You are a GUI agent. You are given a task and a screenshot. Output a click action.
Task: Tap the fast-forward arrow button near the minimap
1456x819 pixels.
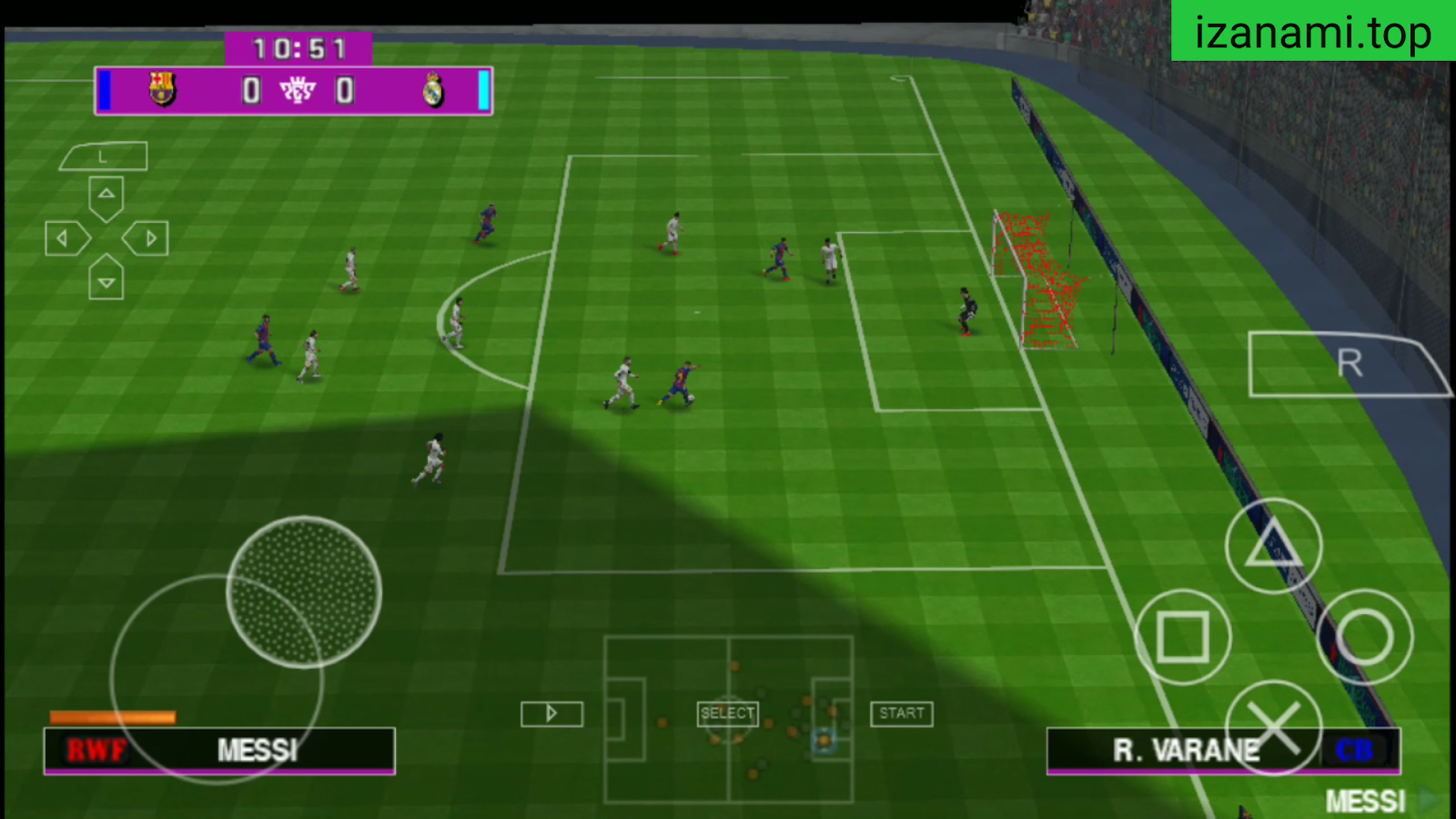click(551, 713)
